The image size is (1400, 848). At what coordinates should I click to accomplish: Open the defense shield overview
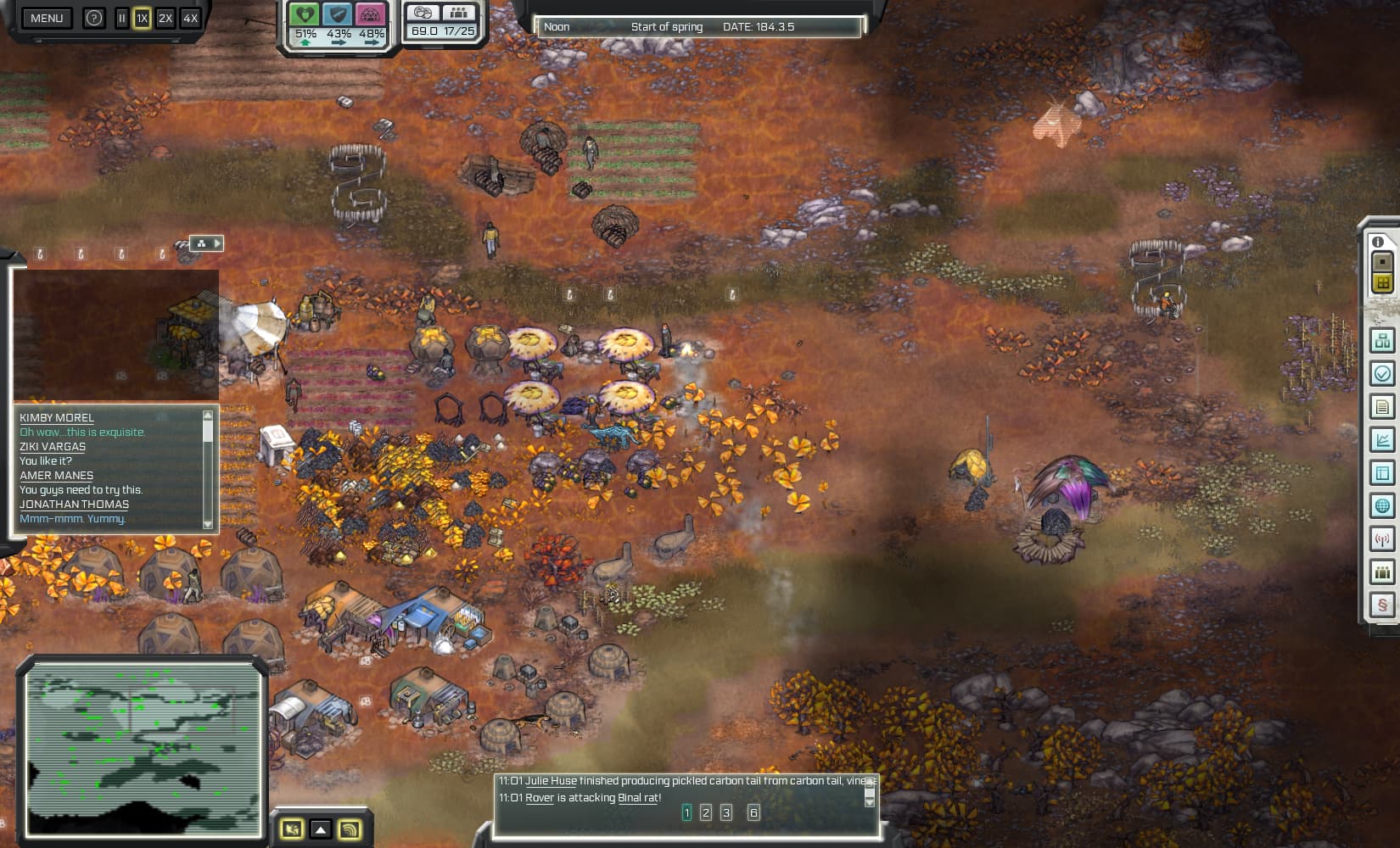click(x=339, y=14)
